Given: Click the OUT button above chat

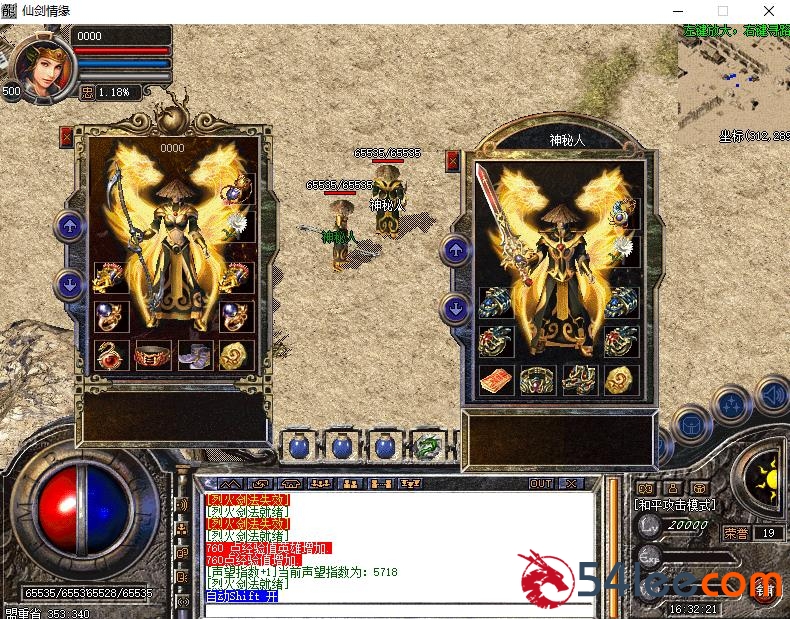Looking at the screenshot, I should [x=541, y=483].
